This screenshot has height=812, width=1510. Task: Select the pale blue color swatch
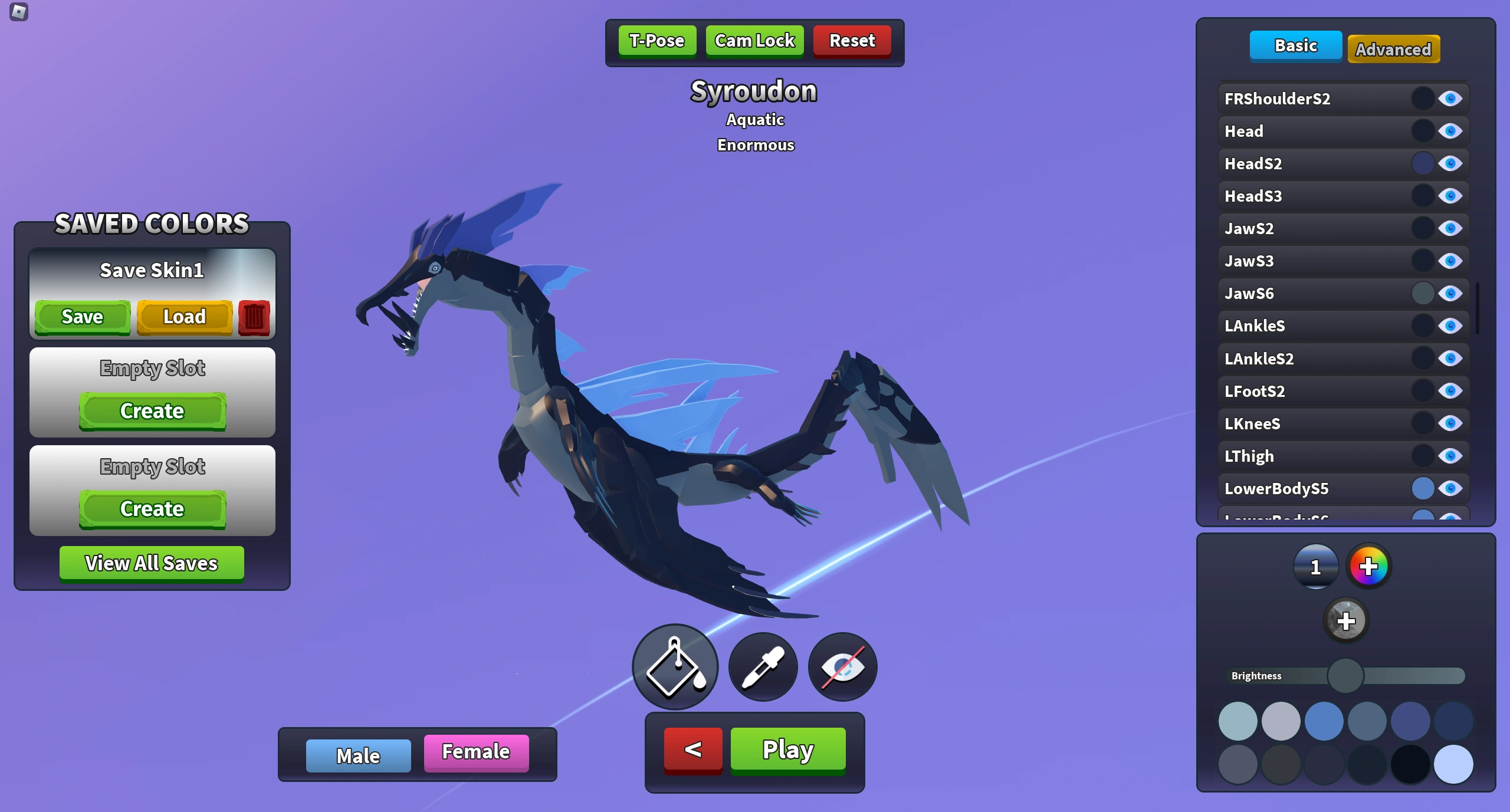1454,764
